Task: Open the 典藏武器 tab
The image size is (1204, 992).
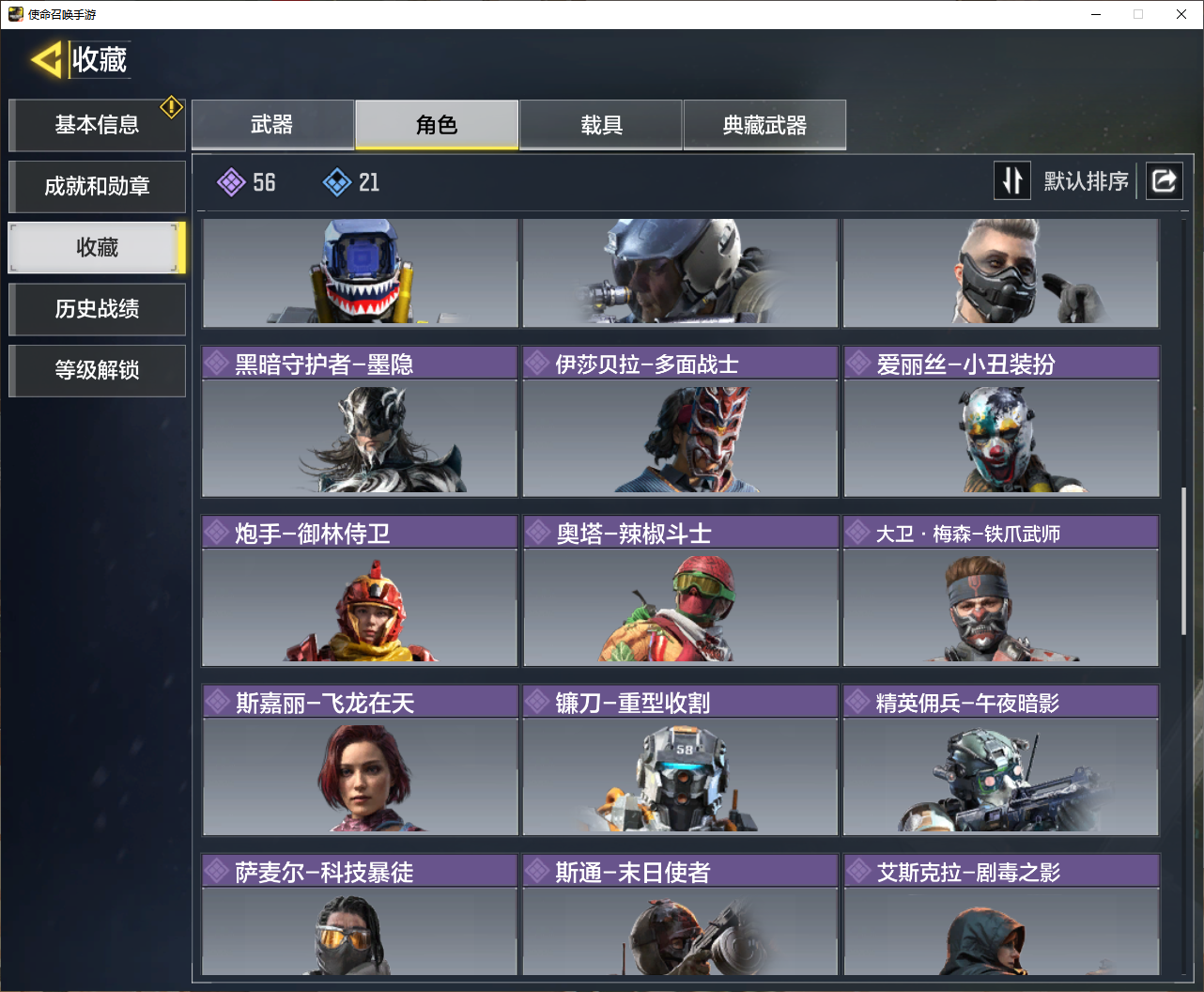Action: 764,125
